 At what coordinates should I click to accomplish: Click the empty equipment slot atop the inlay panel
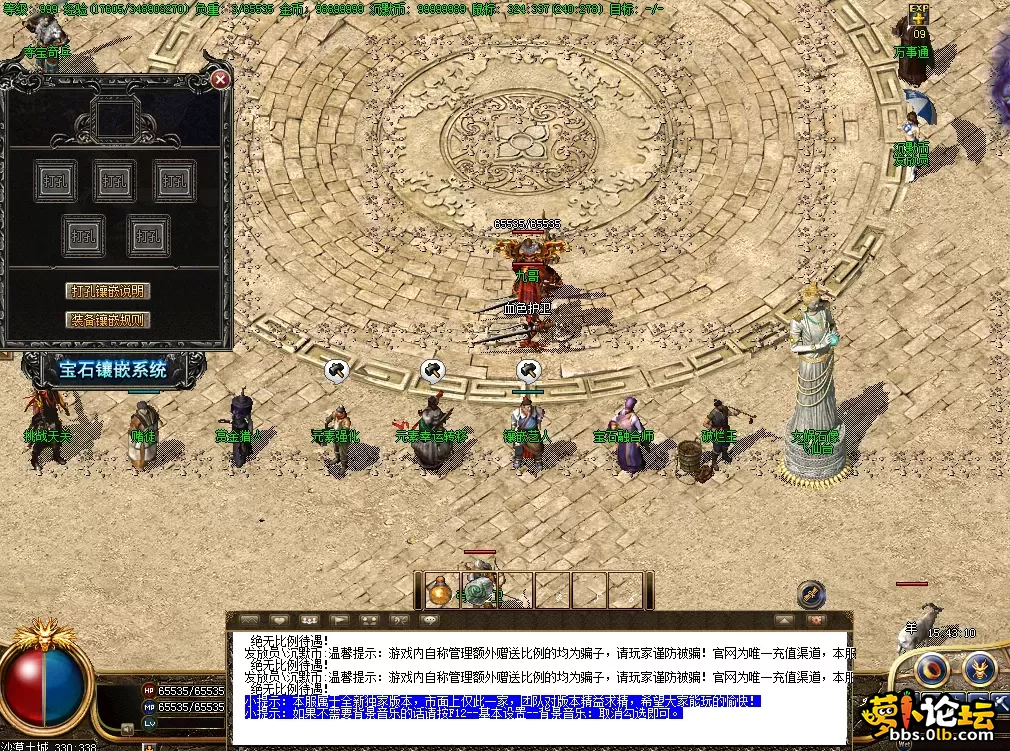(x=117, y=118)
